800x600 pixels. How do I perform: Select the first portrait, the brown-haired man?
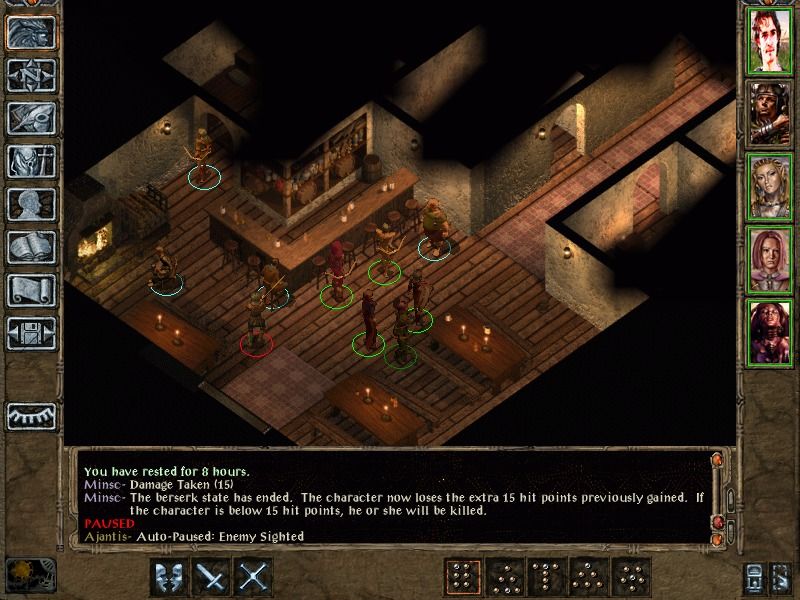pyautogui.click(x=769, y=42)
